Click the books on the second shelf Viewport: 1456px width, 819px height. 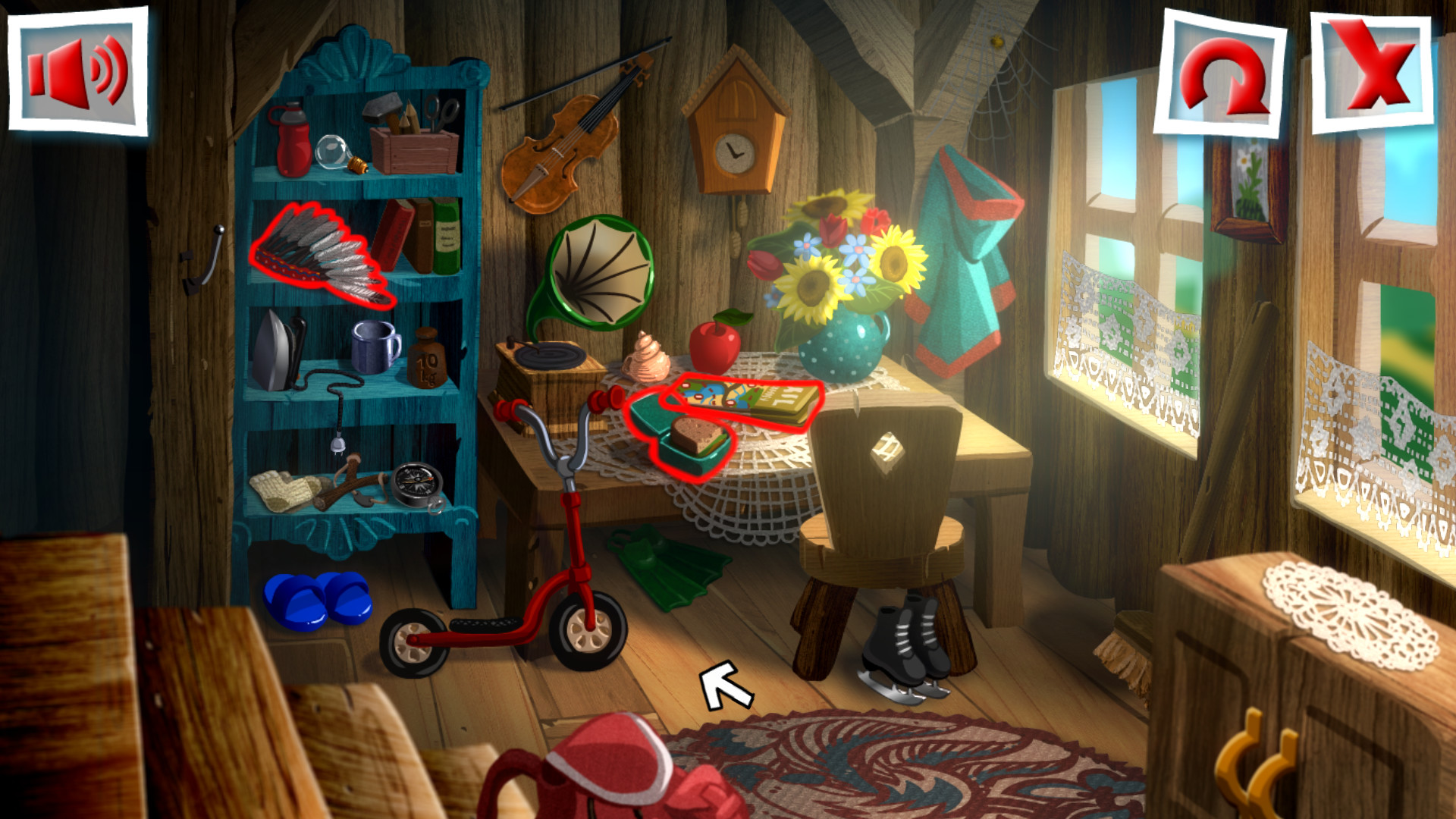pos(417,243)
